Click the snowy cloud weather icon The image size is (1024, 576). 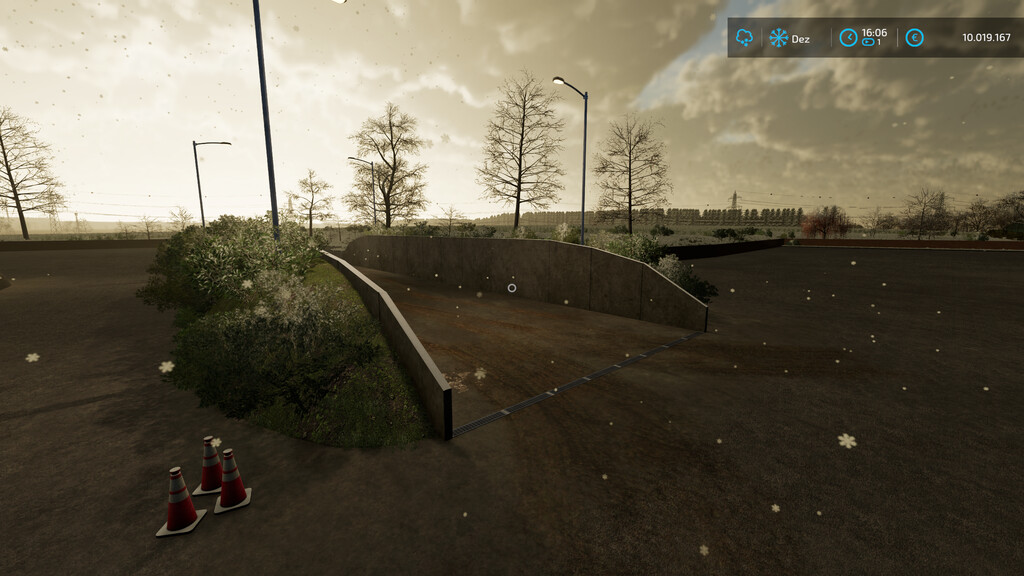(744, 38)
